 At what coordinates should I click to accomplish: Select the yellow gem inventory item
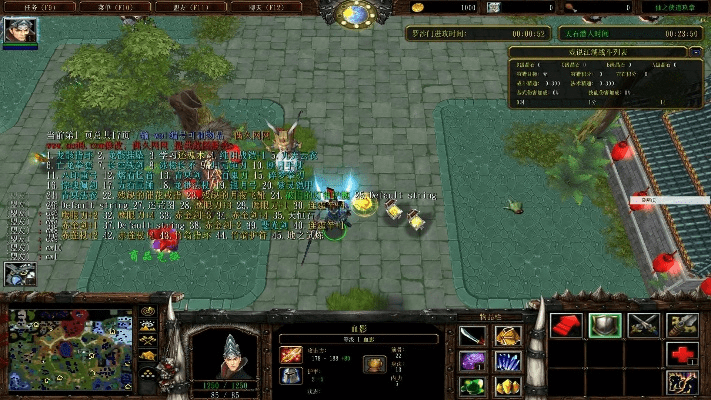[506, 386]
